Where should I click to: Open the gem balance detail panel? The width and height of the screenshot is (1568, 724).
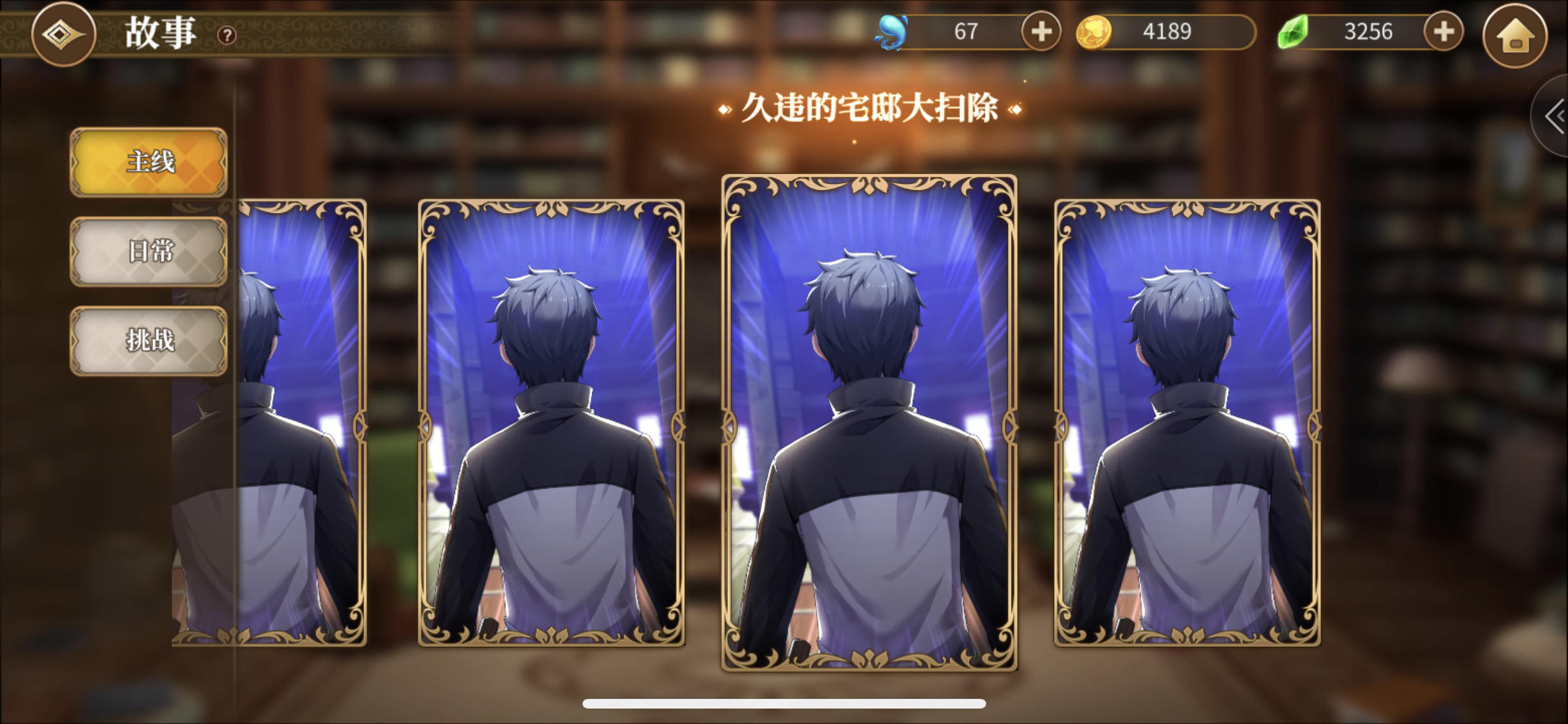tap(1365, 31)
